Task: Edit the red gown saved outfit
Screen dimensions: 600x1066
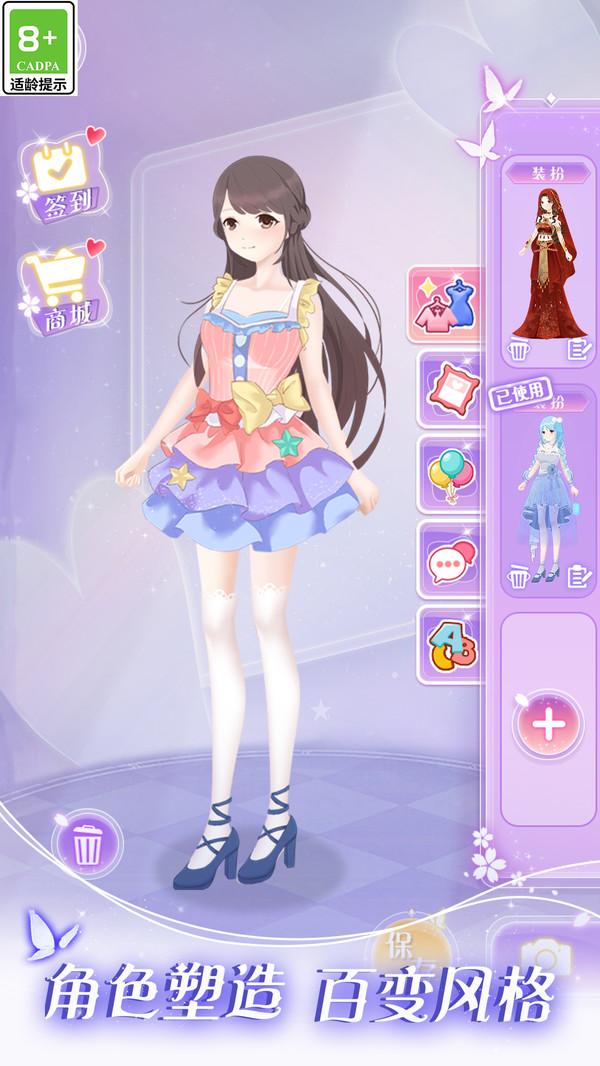Action: coord(579,350)
